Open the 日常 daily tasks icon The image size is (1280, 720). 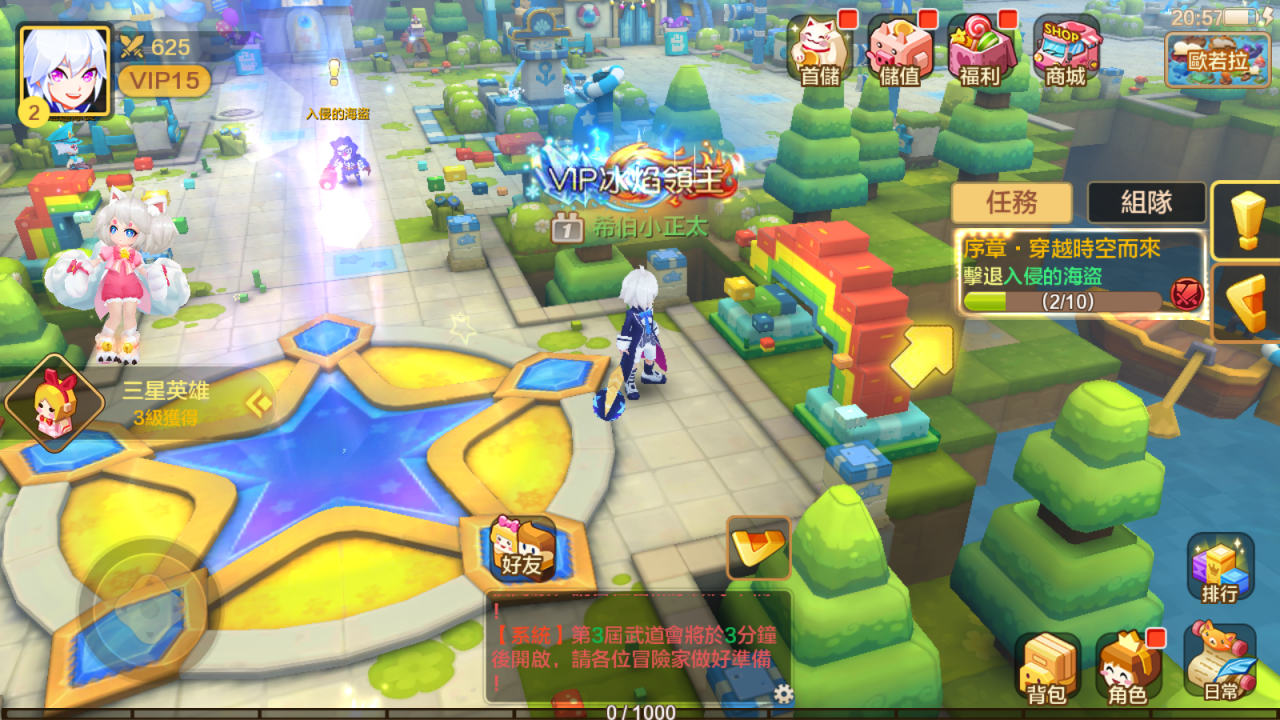point(1220,662)
